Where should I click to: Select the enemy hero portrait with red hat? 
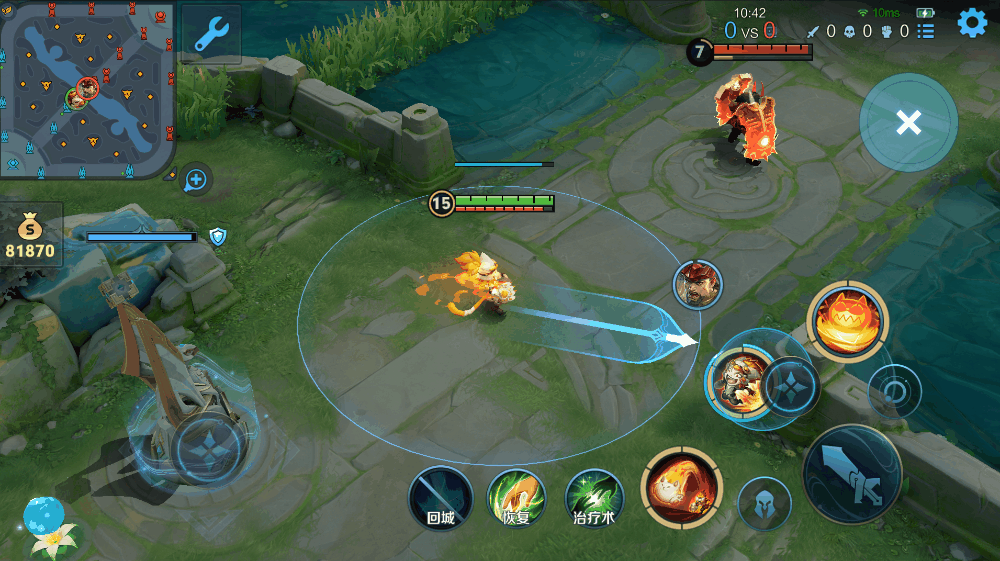click(697, 284)
